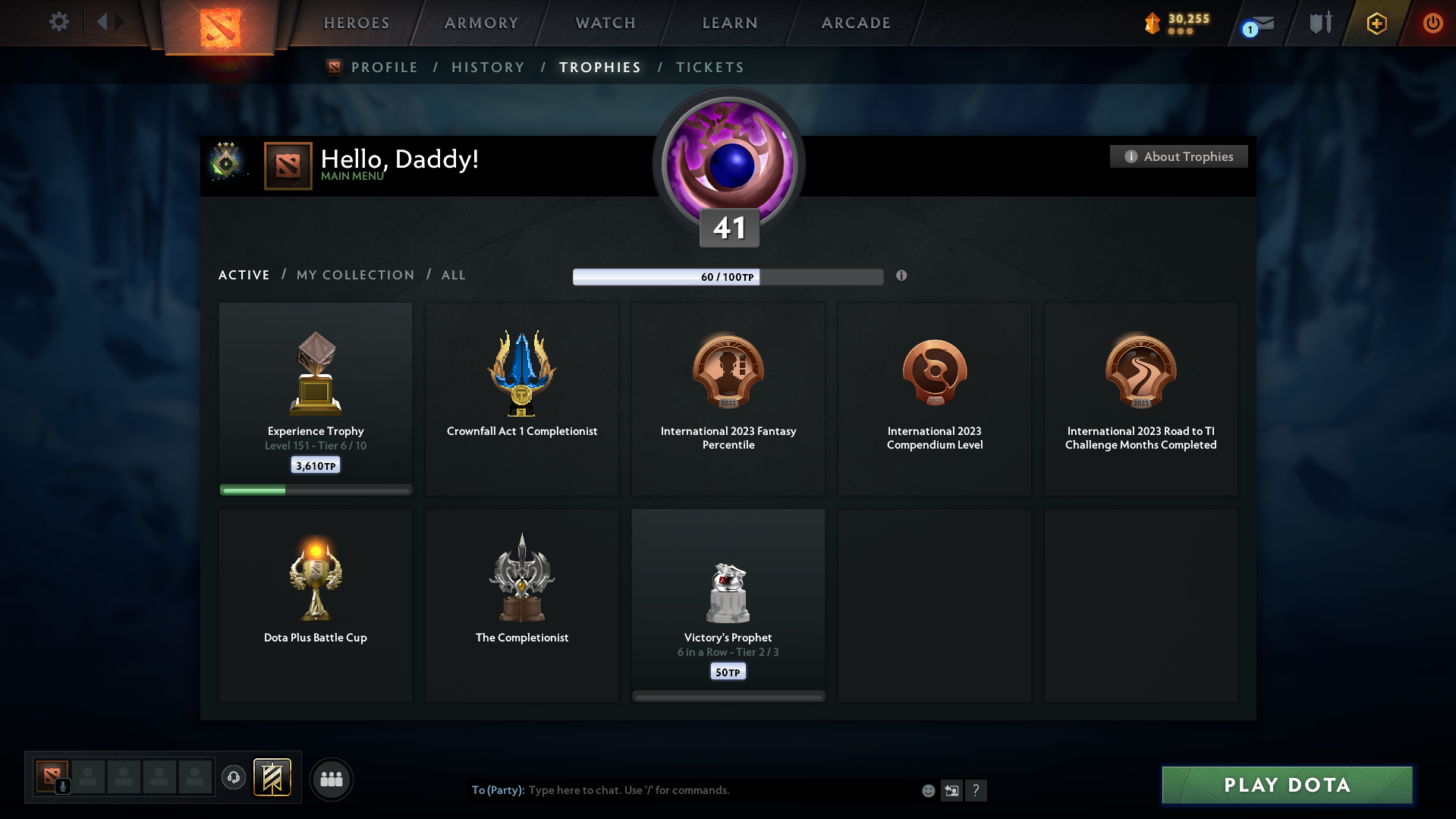This screenshot has height=819, width=1456.
Task: Open Dota Plus with the gold hexagon icon
Action: pos(1376,23)
